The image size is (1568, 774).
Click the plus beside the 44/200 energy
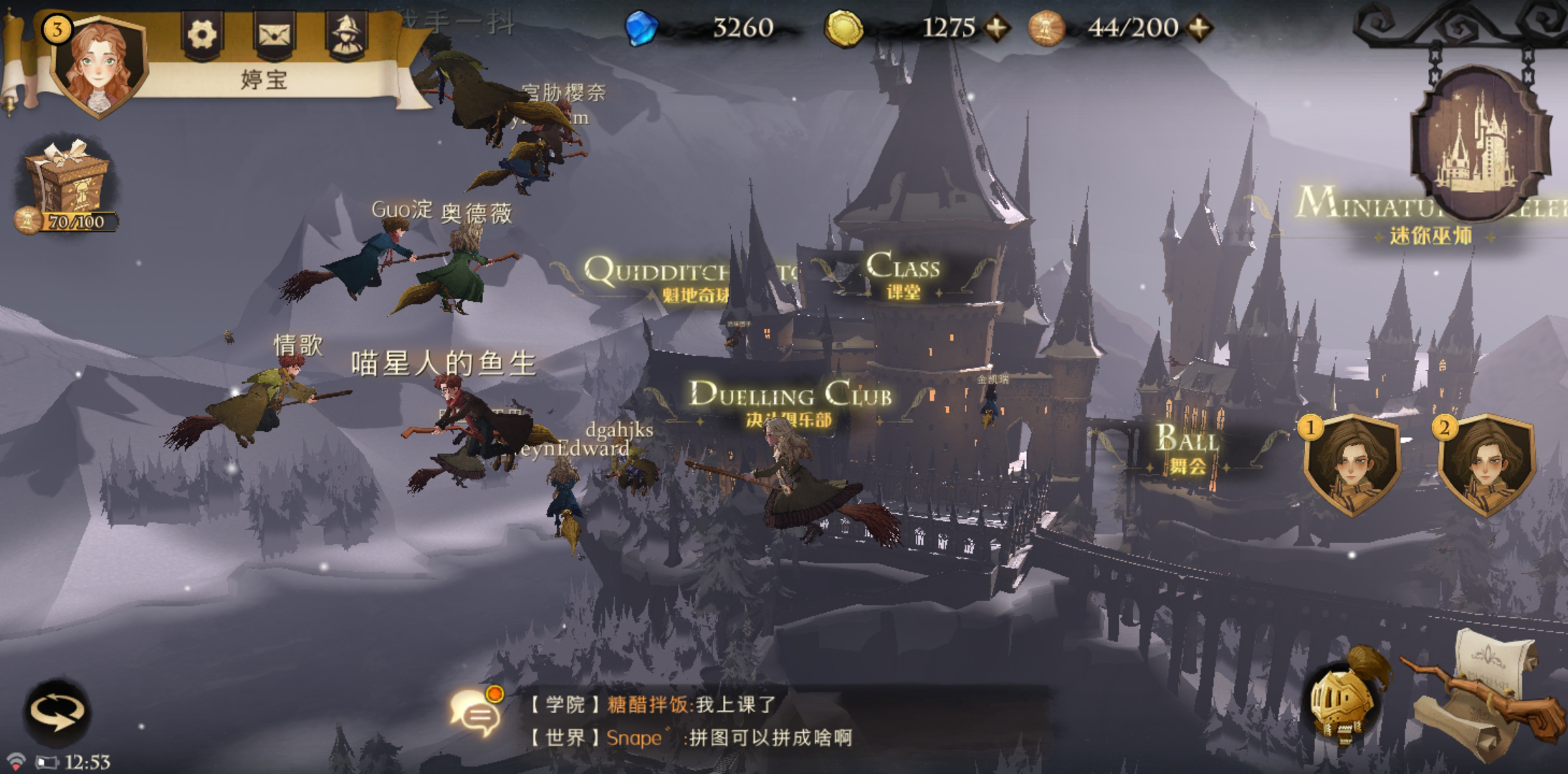(1201, 29)
